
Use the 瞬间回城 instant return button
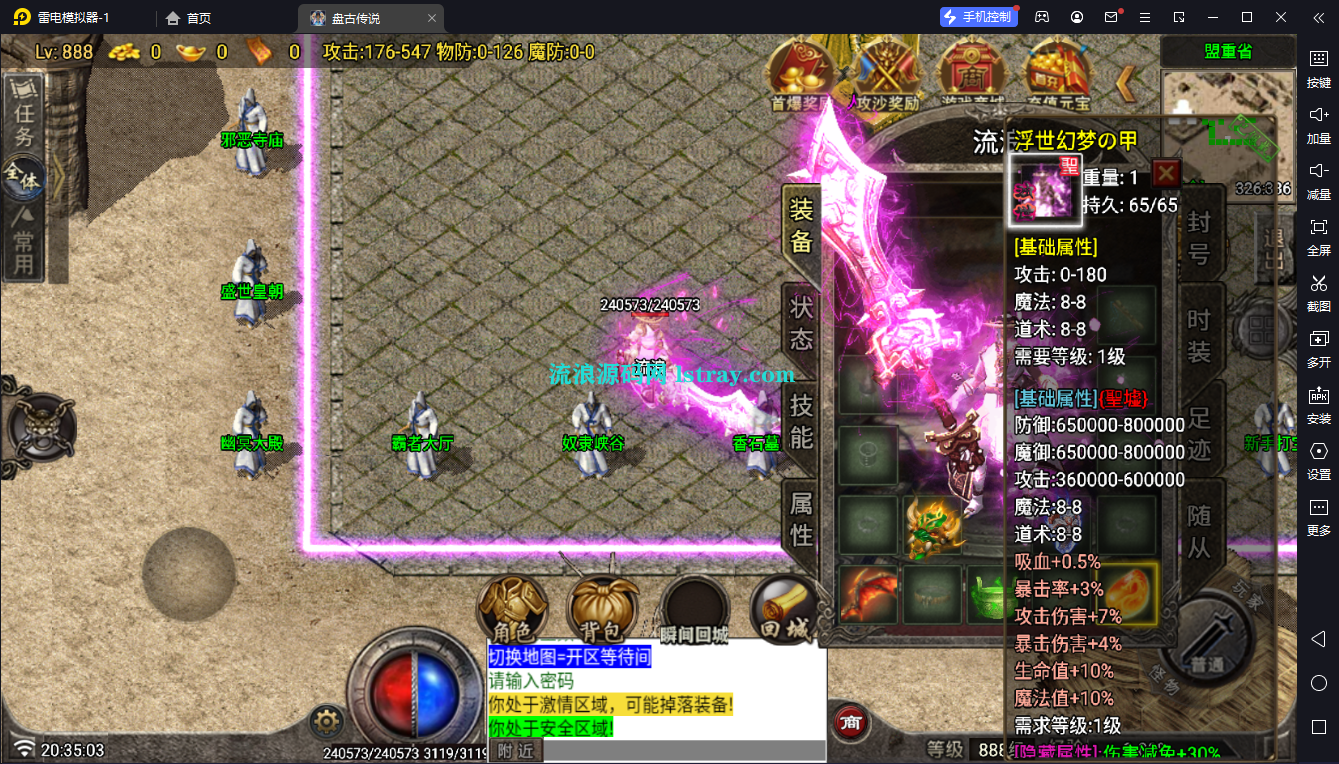(x=694, y=609)
